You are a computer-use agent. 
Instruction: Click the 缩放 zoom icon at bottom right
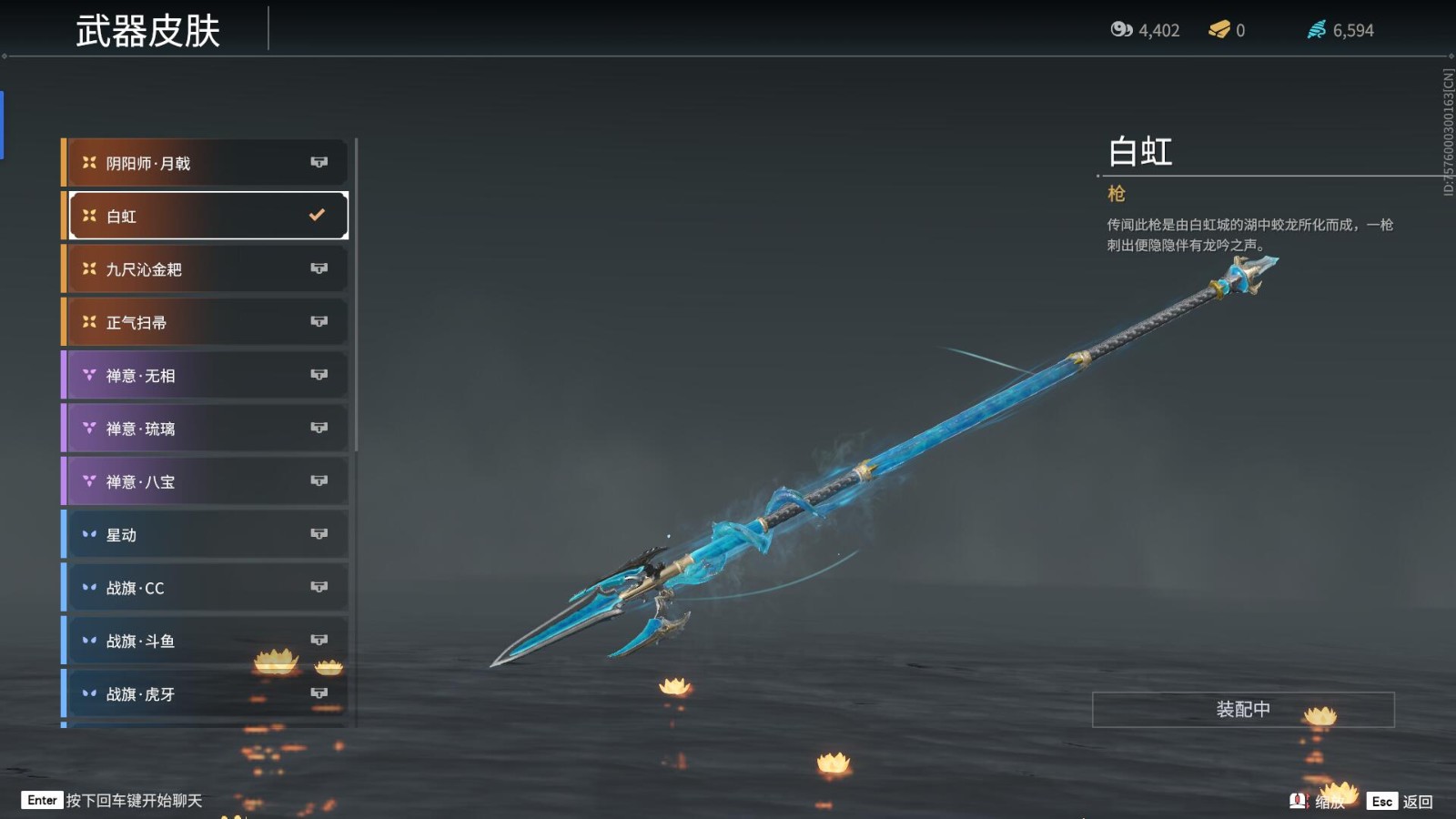coord(1298,801)
